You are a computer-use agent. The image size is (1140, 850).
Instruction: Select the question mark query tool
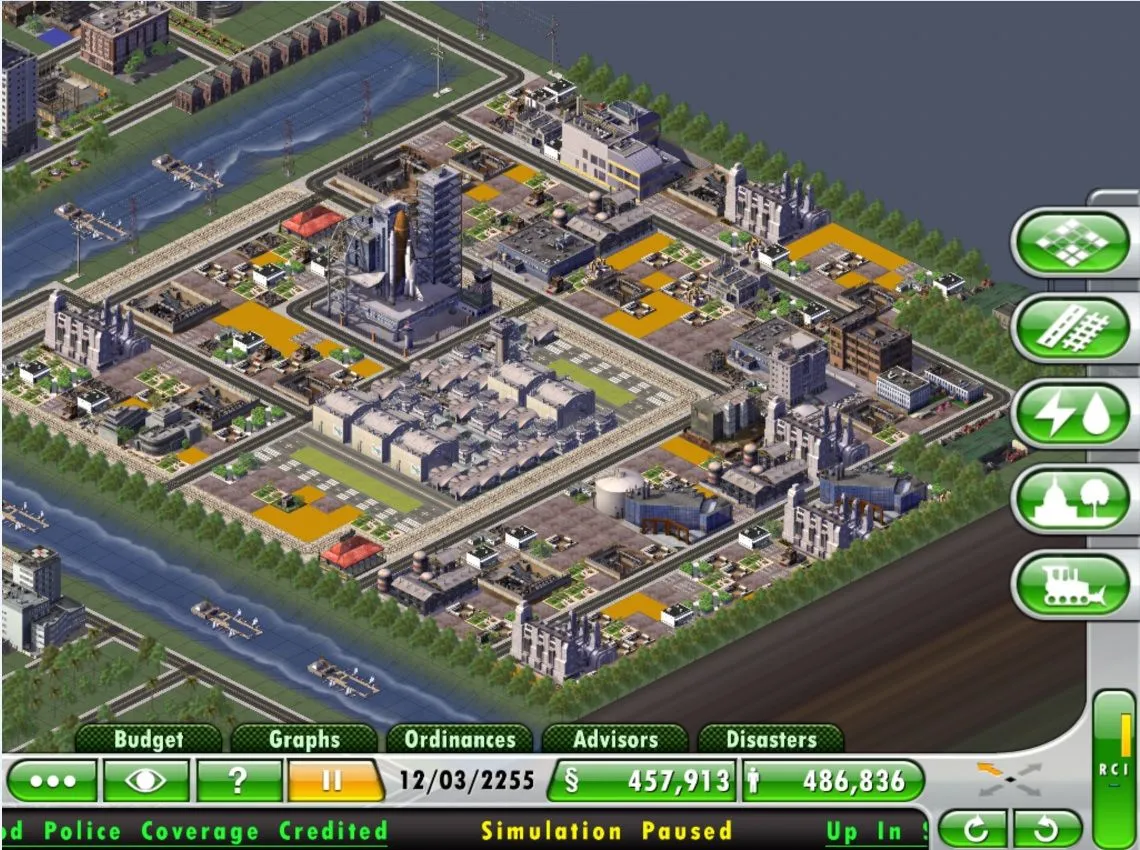(x=238, y=781)
